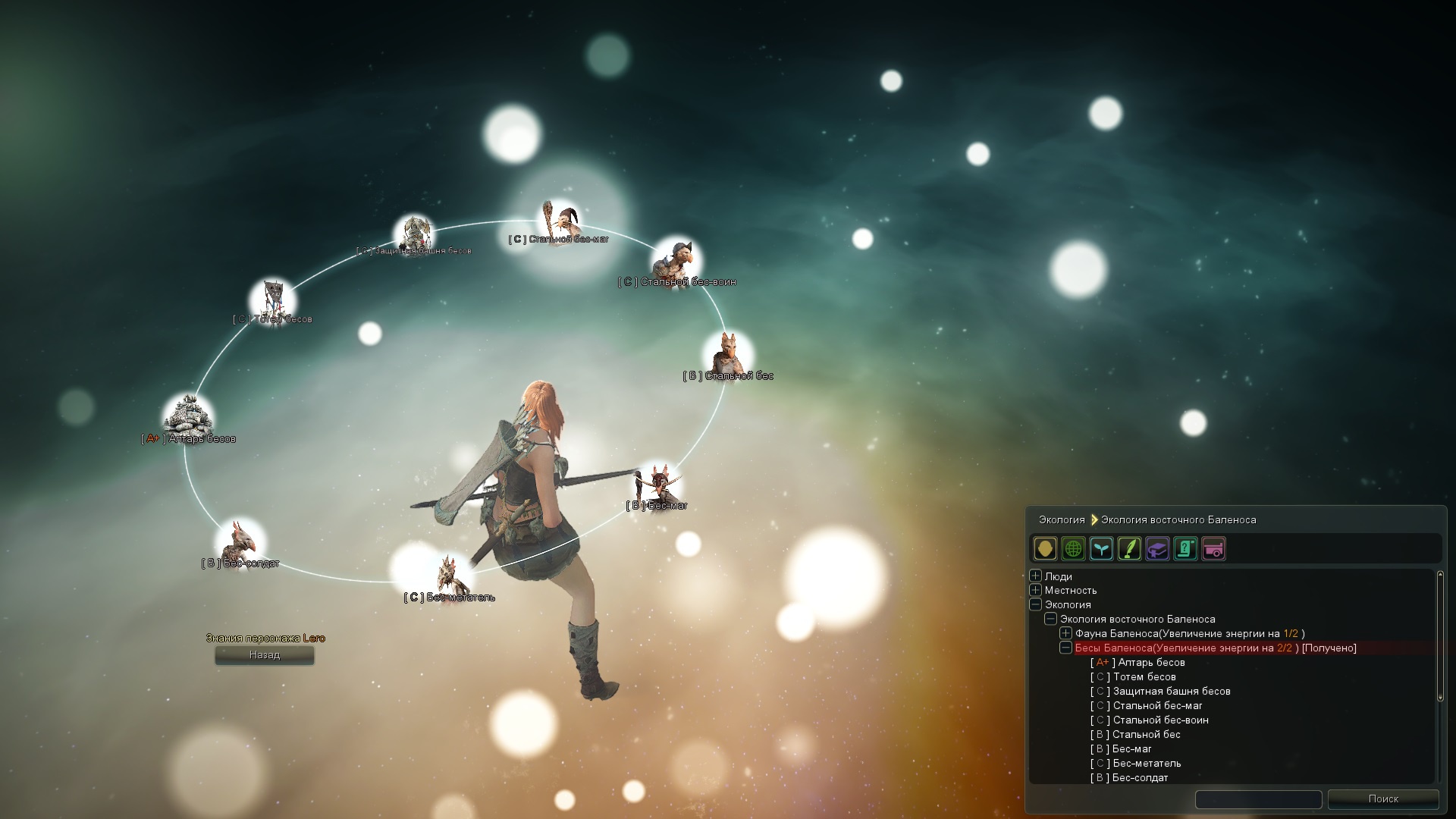The image size is (1456, 819).
Task: Expand the Люди tree category
Action: 1037,576
